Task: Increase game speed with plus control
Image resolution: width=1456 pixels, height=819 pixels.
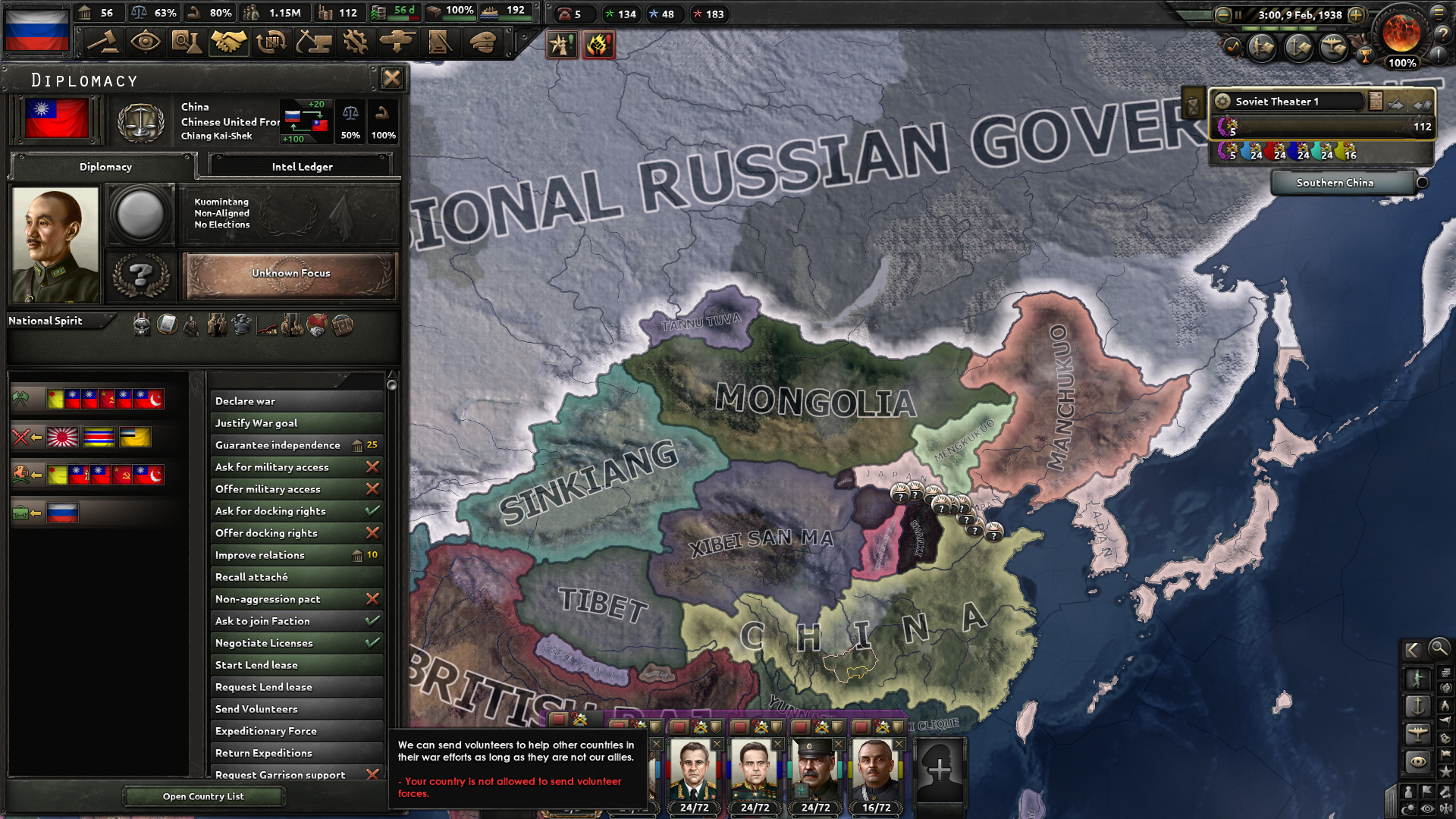Action: [1356, 15]
